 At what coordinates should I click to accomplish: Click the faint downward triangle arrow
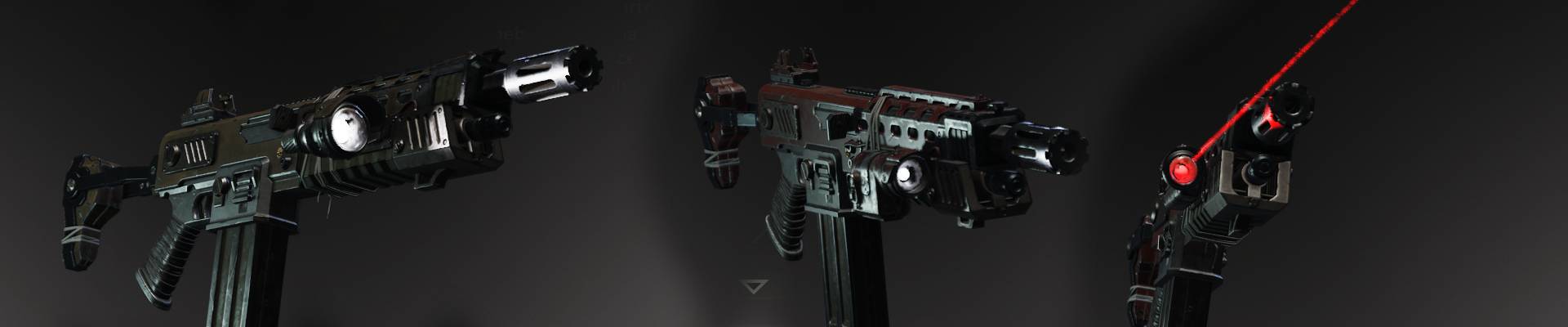[755, 286]
